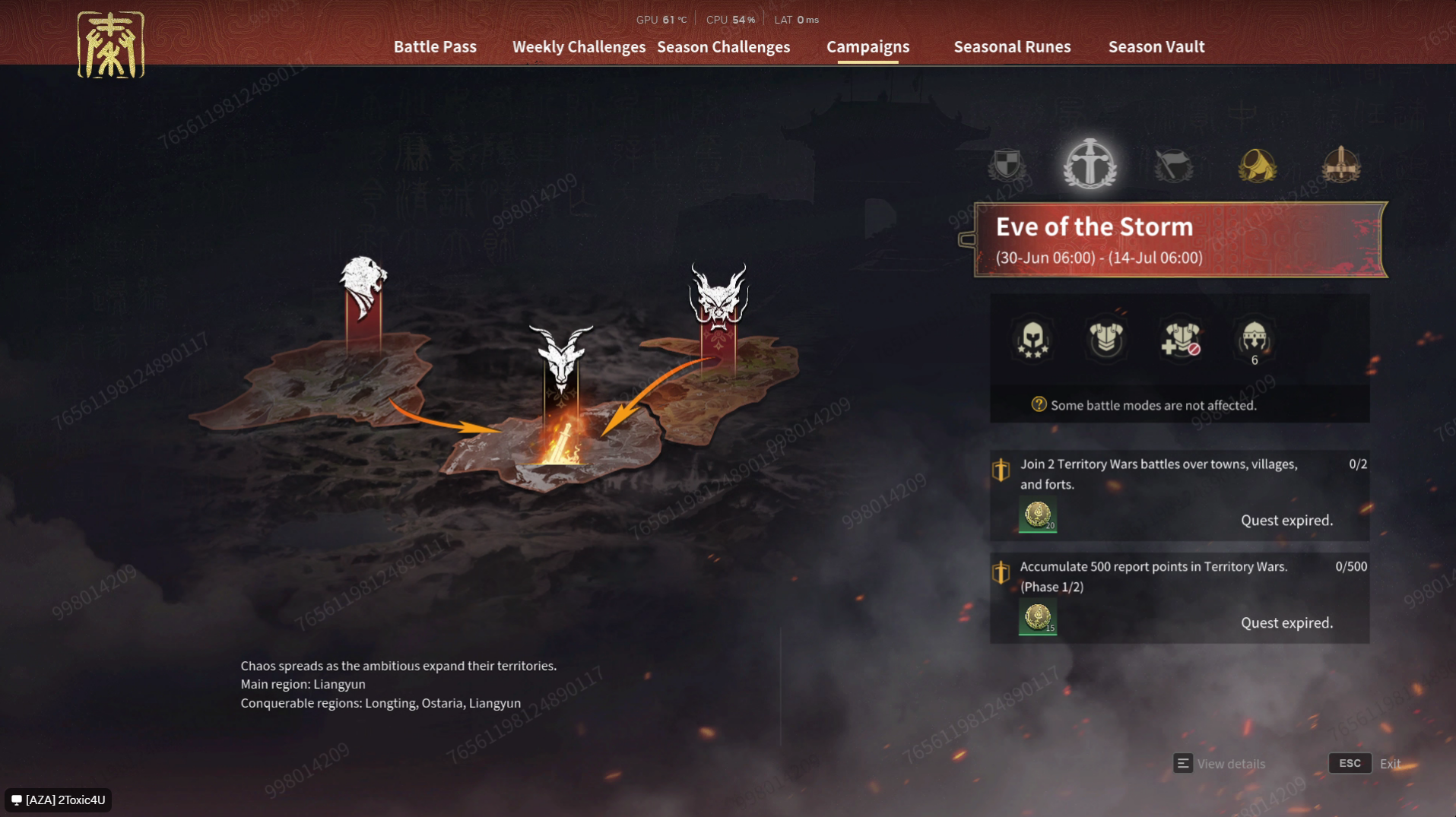Show the Season Vault tab
Screen dimensions: 1456x817
tap(1156, 46)
